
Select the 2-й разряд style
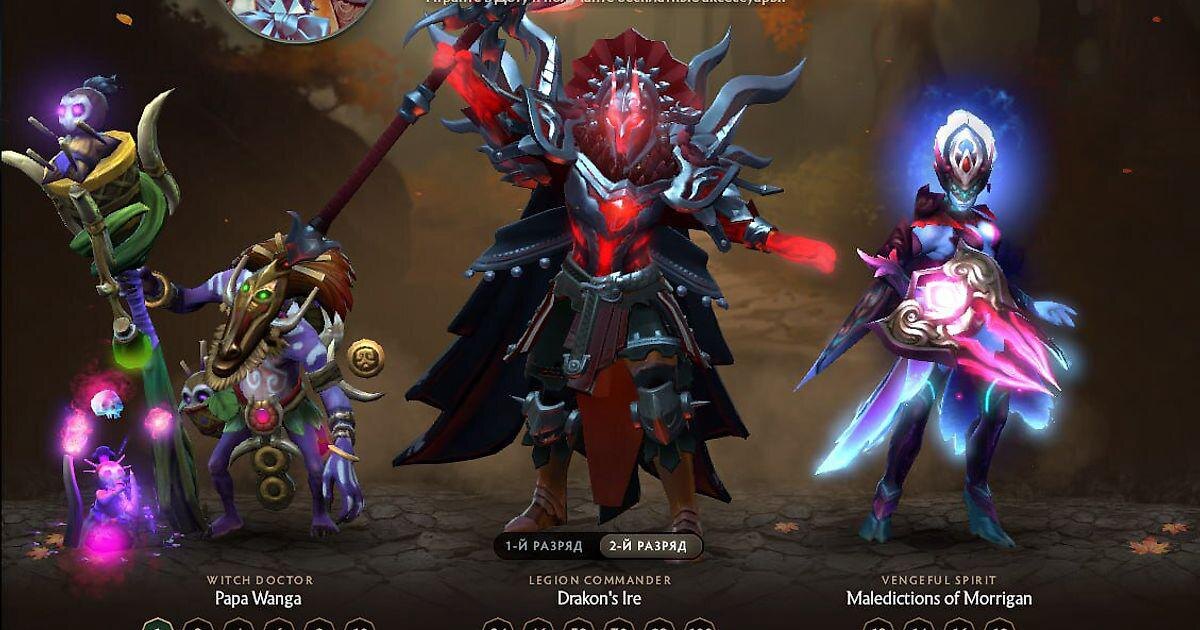point(650,546)
